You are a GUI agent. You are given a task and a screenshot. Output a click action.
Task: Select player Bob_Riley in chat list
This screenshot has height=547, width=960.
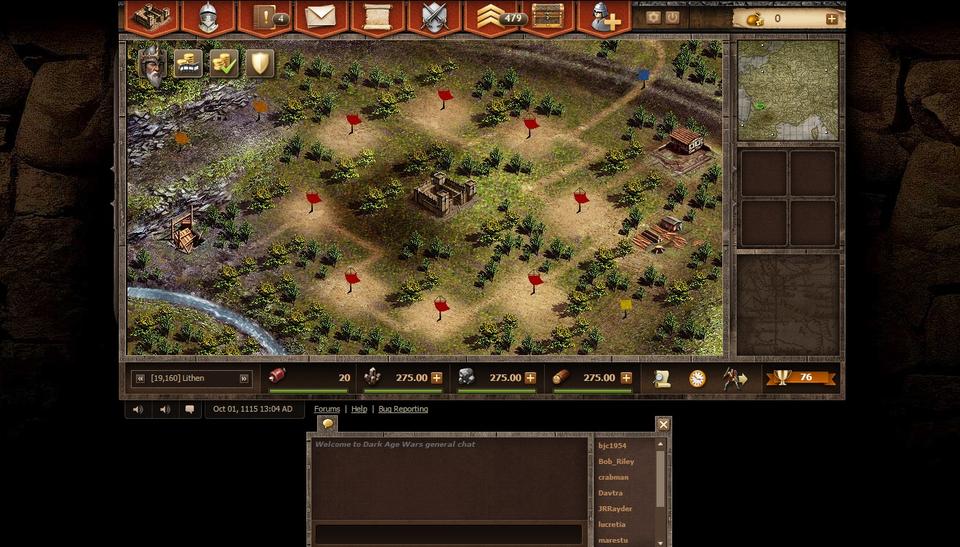616,462
